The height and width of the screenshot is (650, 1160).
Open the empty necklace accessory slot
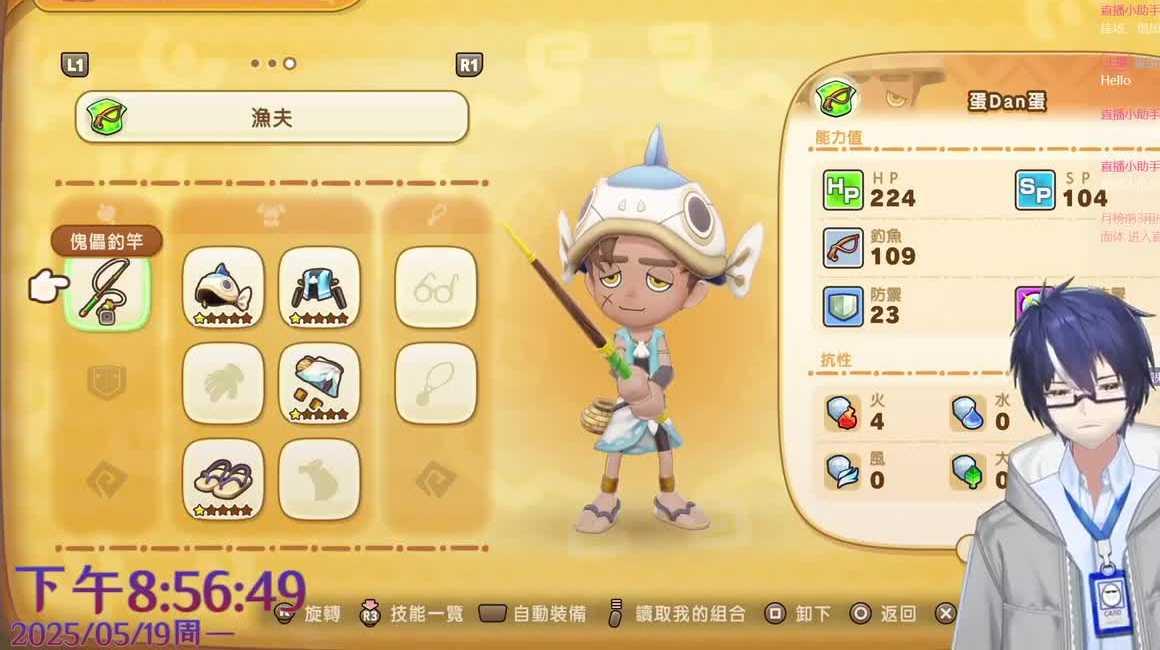pos(435,383)
